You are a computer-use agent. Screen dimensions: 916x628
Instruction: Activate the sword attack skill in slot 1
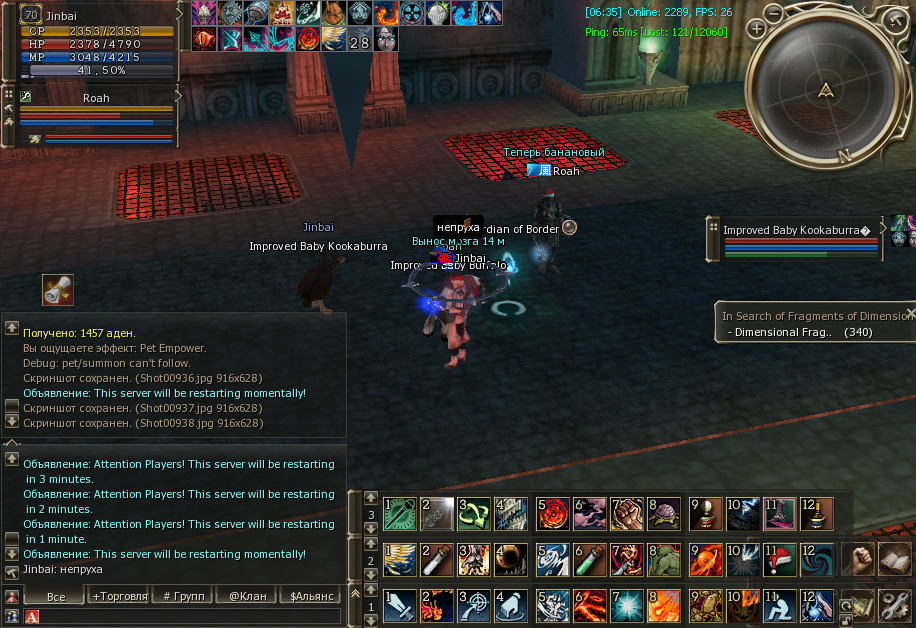pos(398,606)
